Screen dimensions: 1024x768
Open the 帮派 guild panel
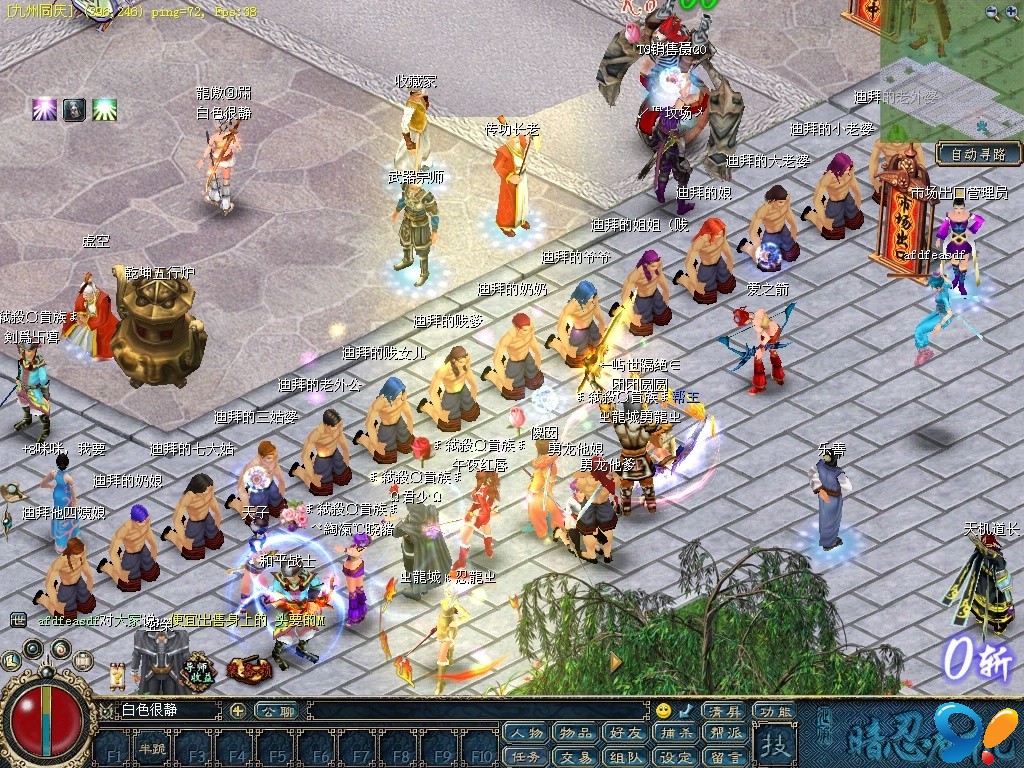coord(726,734)
